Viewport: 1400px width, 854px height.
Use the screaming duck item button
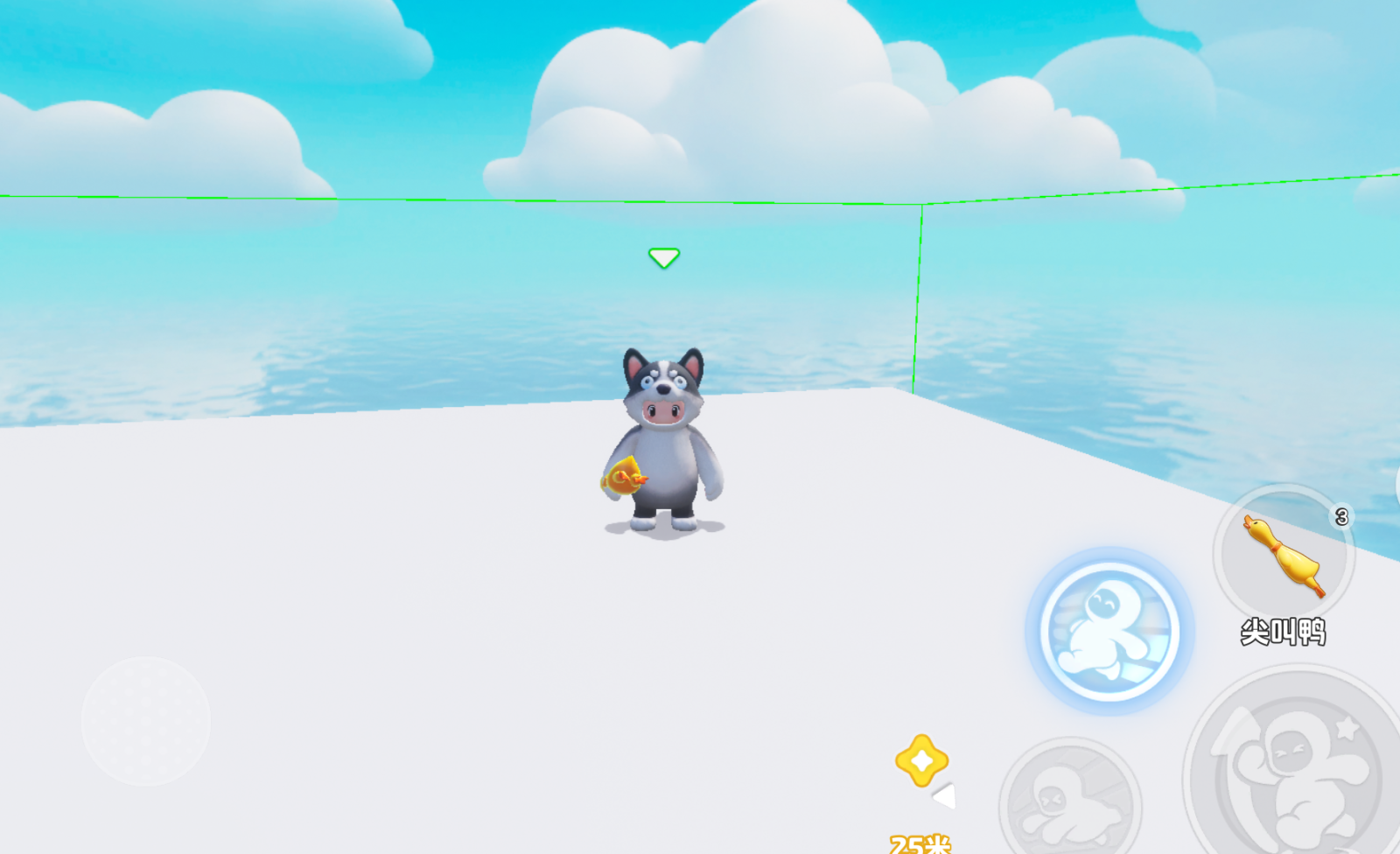pyautogui.click(x=1284, y=555)
